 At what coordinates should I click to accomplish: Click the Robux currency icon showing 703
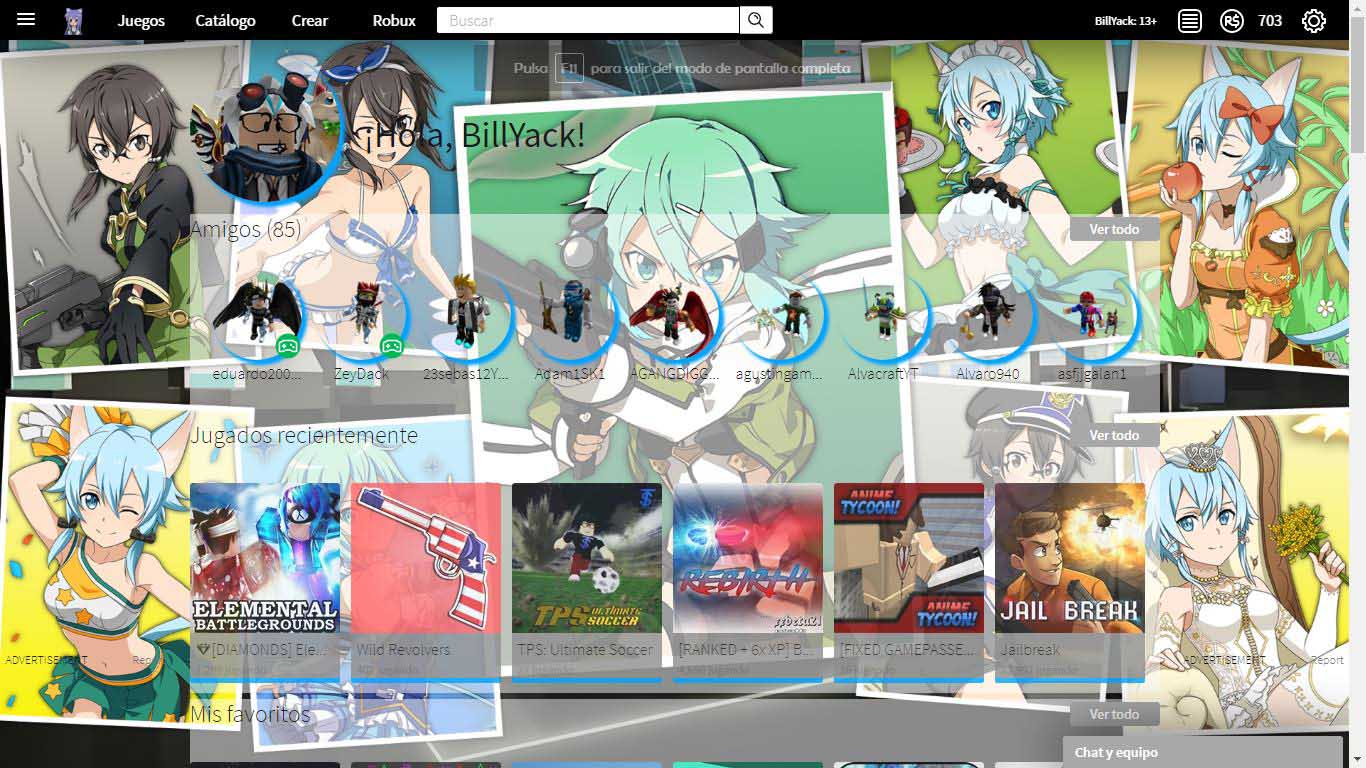(1231, 19)
